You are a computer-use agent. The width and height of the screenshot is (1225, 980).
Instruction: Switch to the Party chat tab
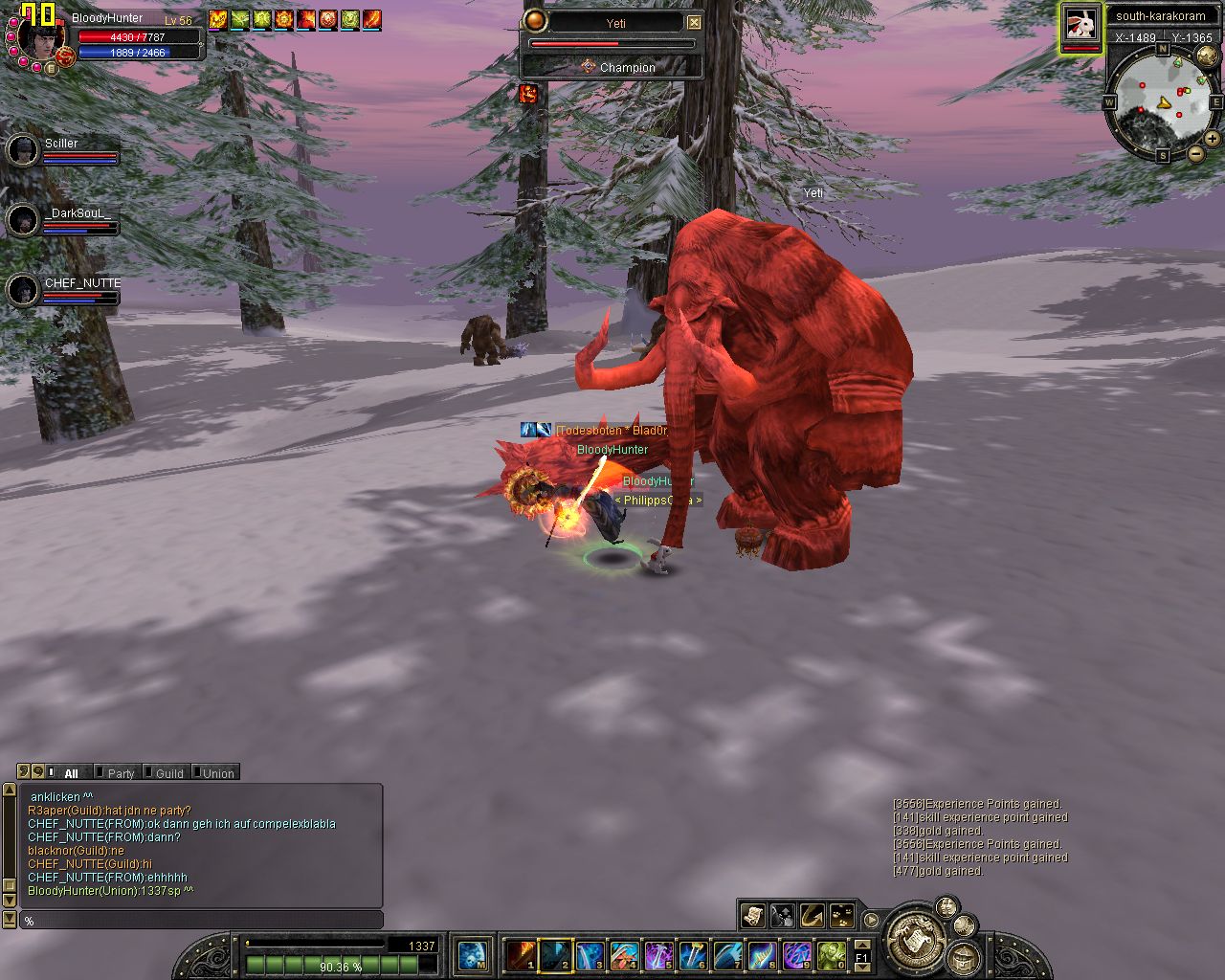pos(119,773)
